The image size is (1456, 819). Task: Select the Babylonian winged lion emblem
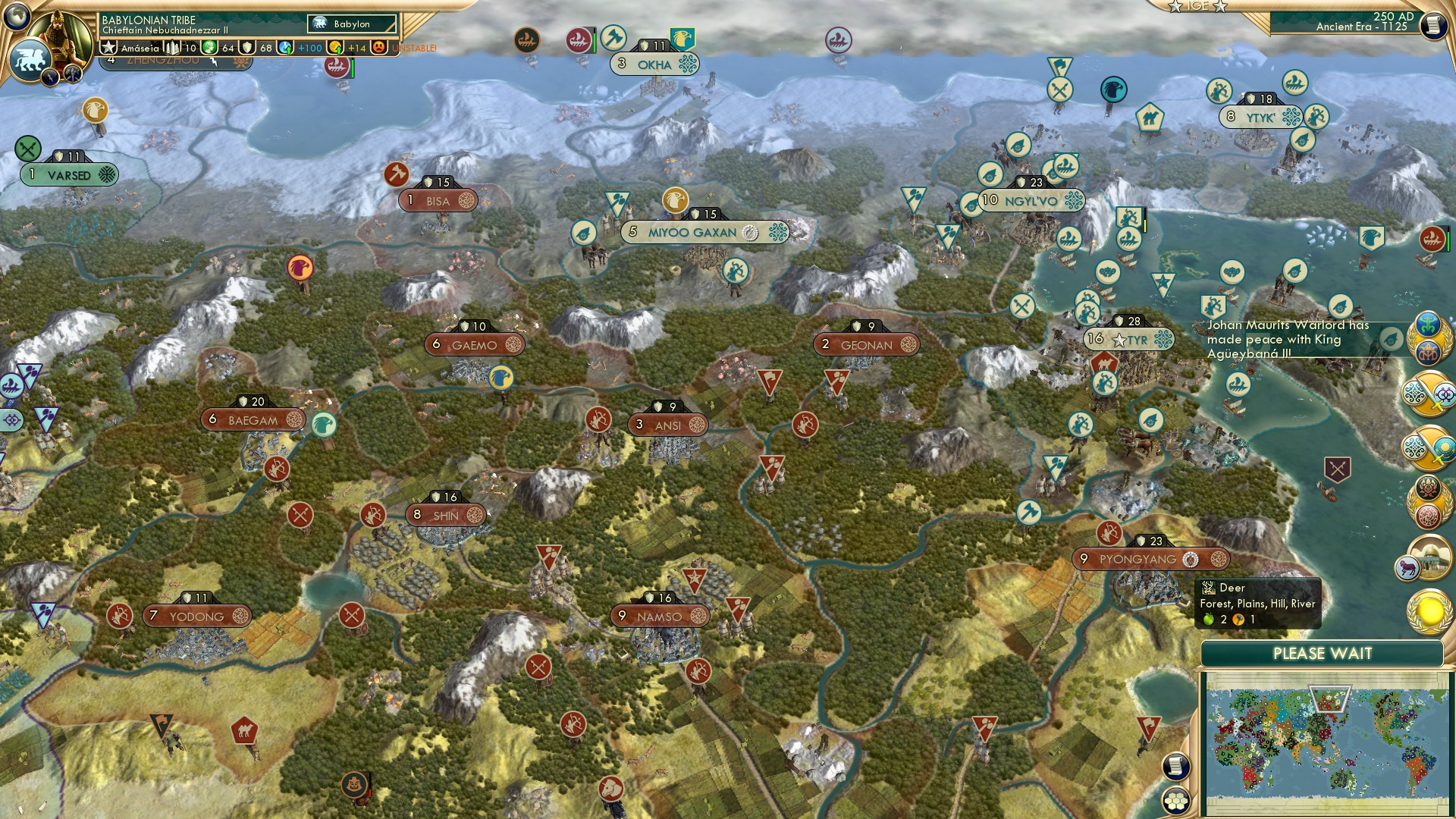click(30, 58)
